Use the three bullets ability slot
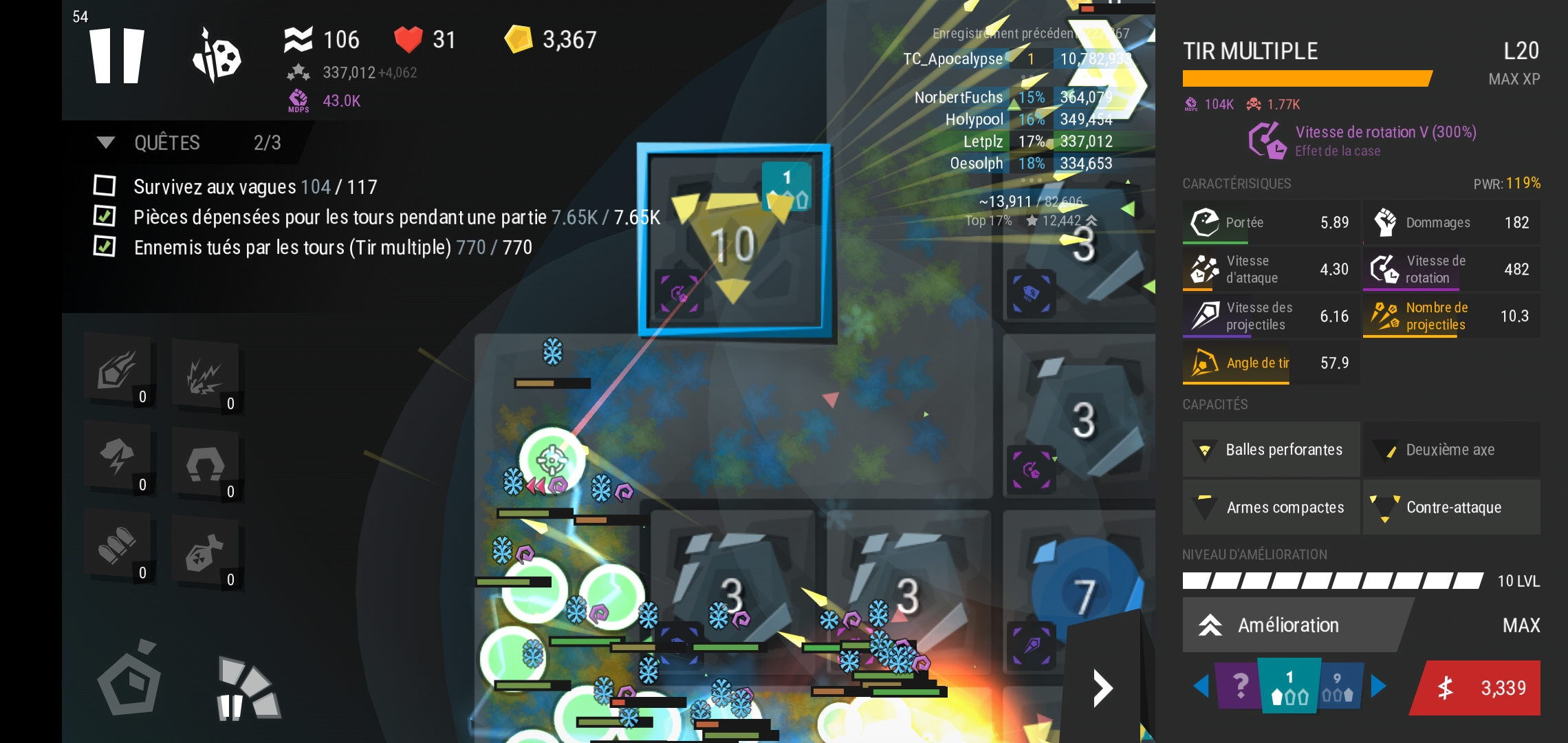 (x=118, y=545)
